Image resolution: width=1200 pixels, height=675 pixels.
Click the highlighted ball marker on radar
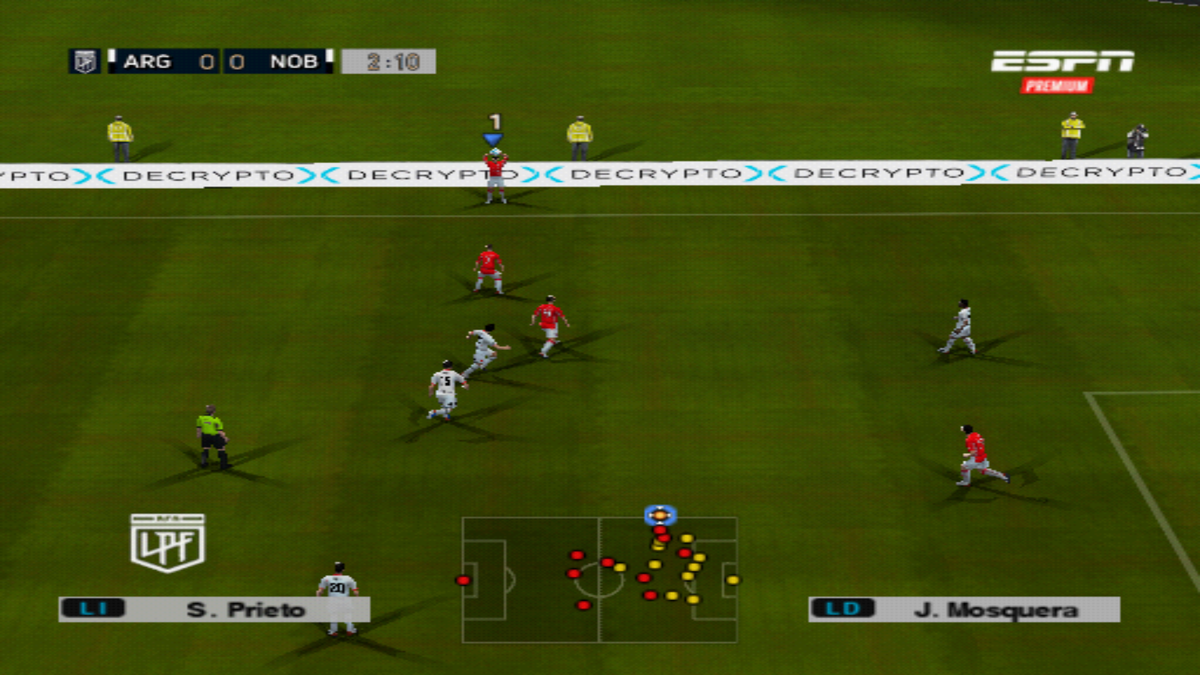660,515
